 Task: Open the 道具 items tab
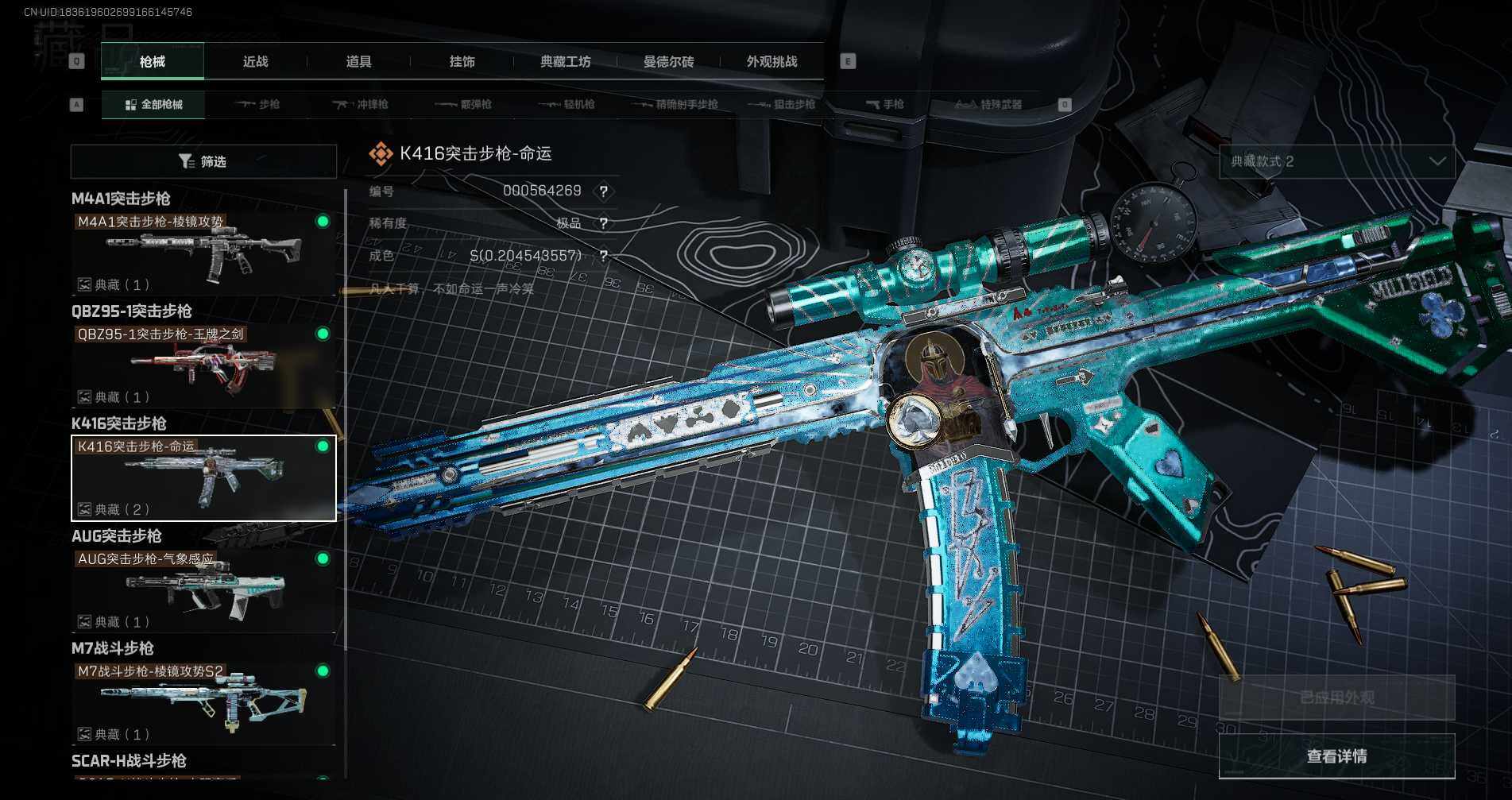(x=358, y=62)
